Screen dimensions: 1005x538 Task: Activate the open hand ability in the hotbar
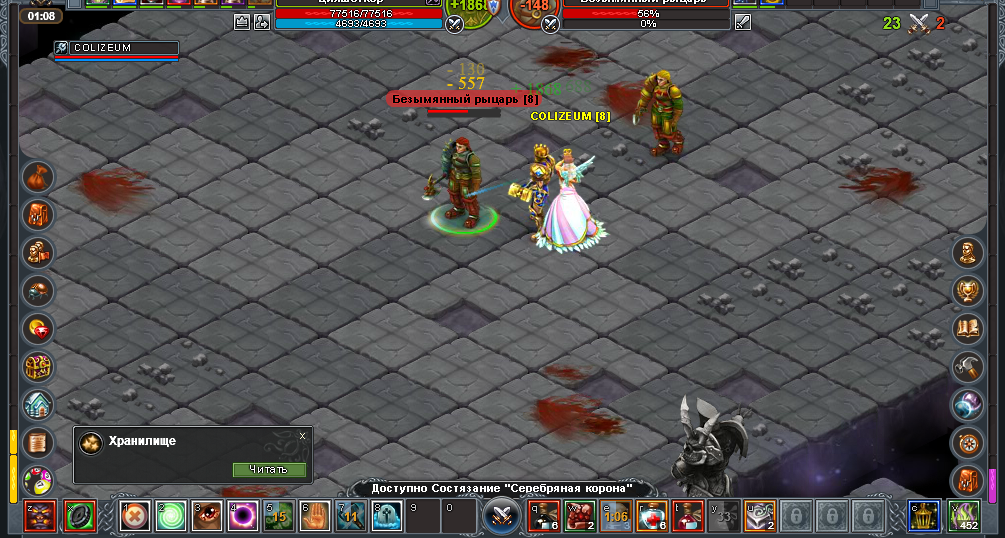314,516
